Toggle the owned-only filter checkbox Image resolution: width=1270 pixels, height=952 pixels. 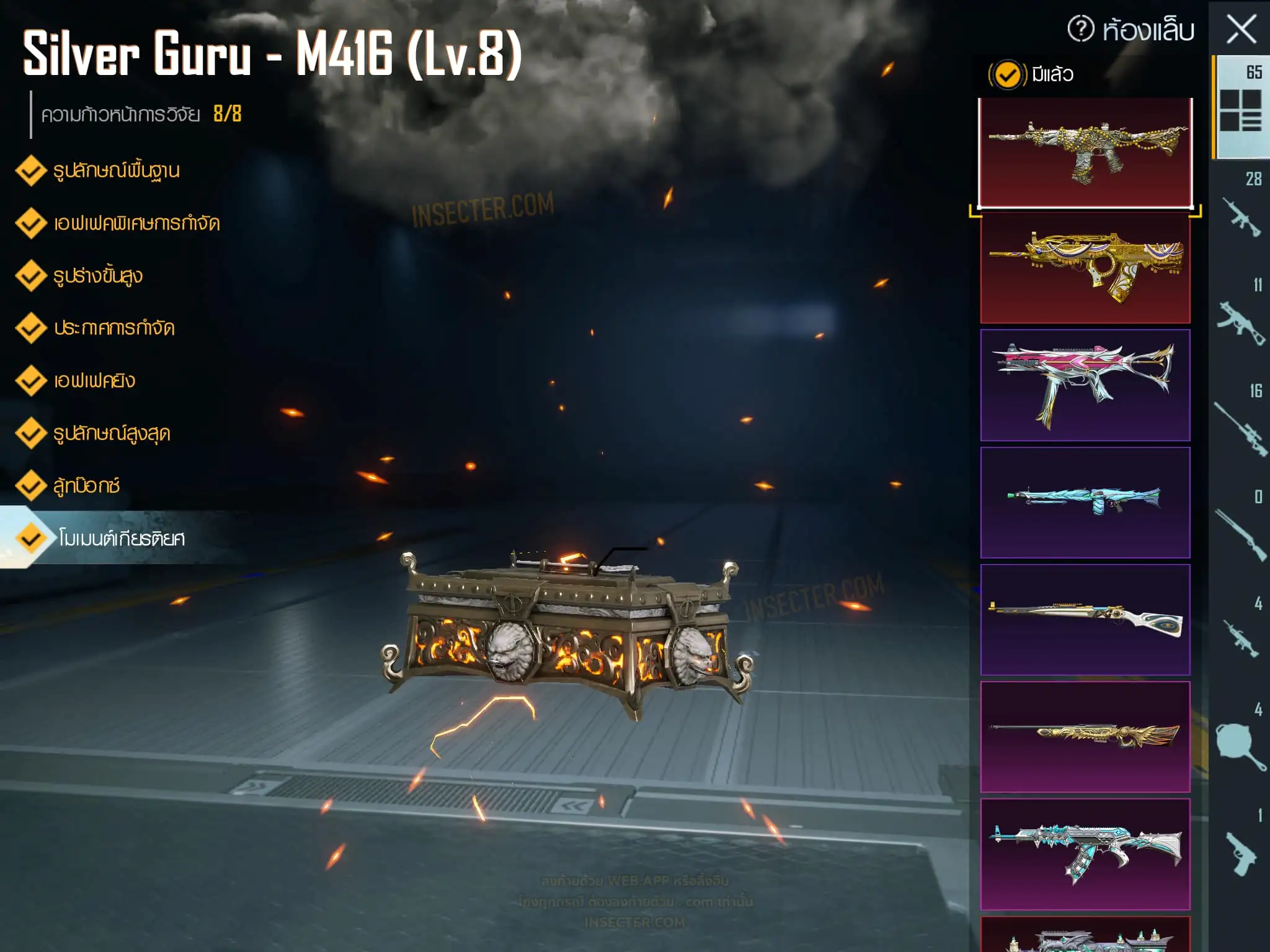[1007, 75]
